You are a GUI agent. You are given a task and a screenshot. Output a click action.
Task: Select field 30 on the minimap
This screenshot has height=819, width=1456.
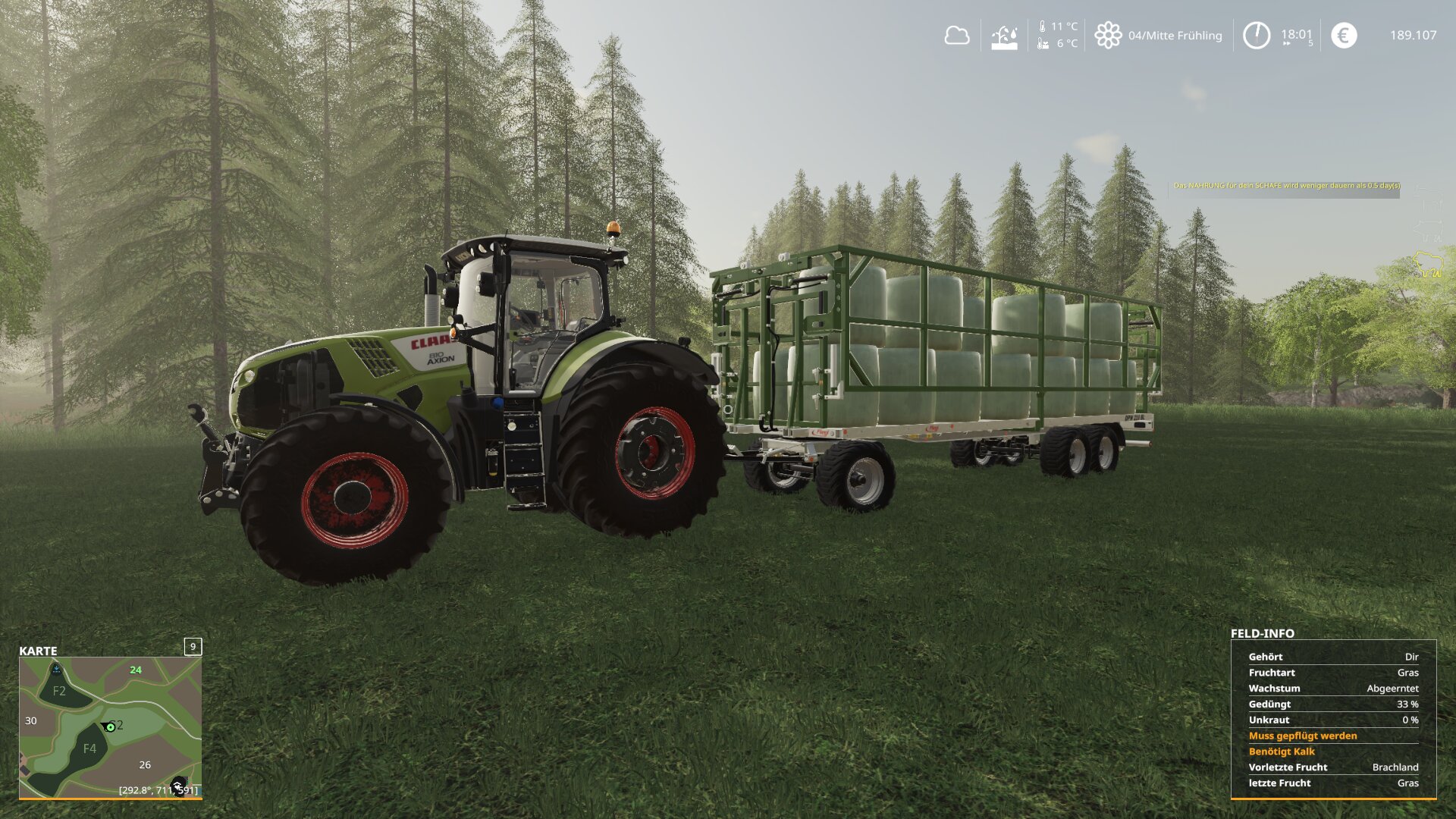[x=31, y=721]
